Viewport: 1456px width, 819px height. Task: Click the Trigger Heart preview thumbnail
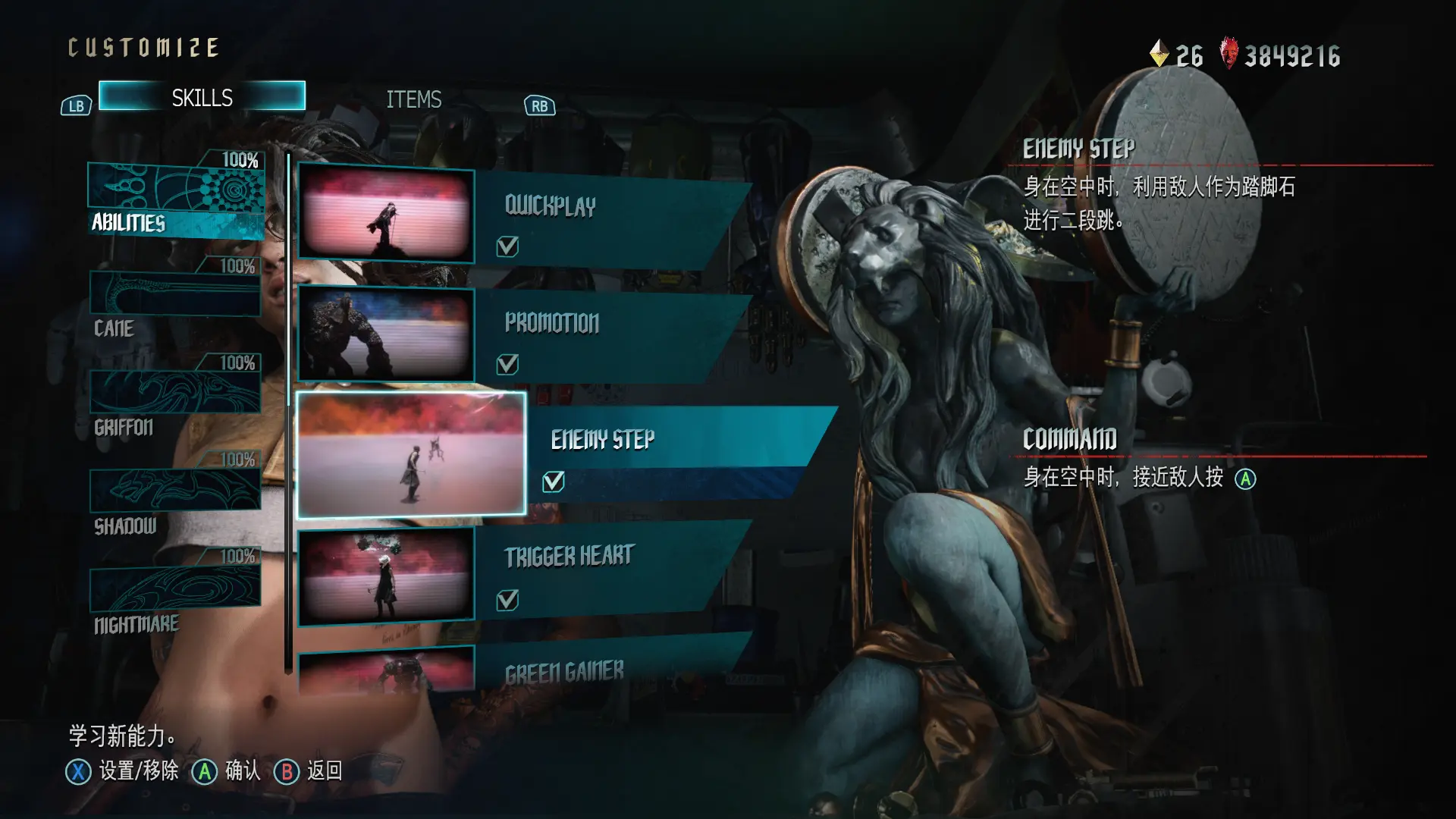point(385,576)
